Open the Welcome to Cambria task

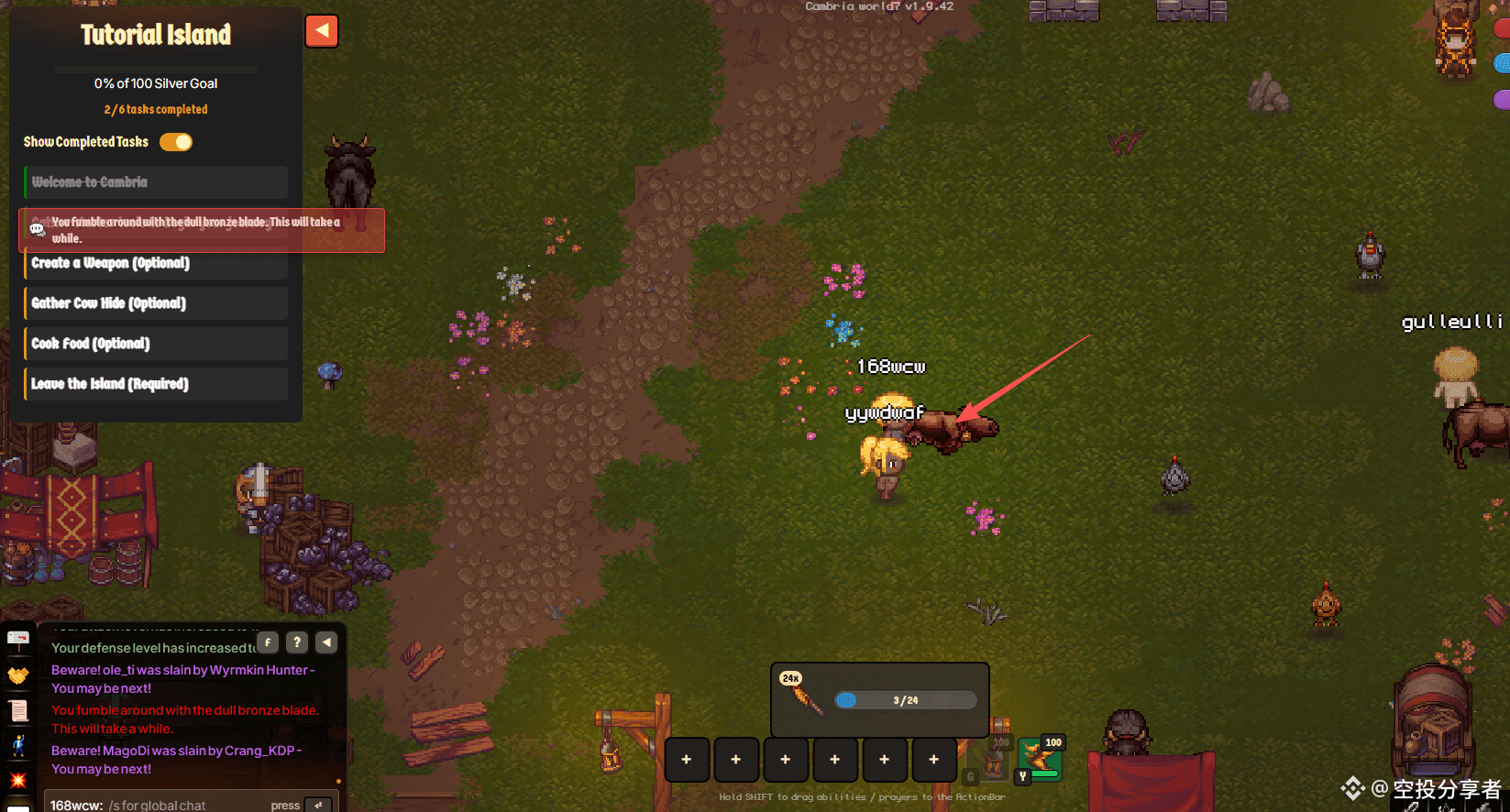coord(156,182)
